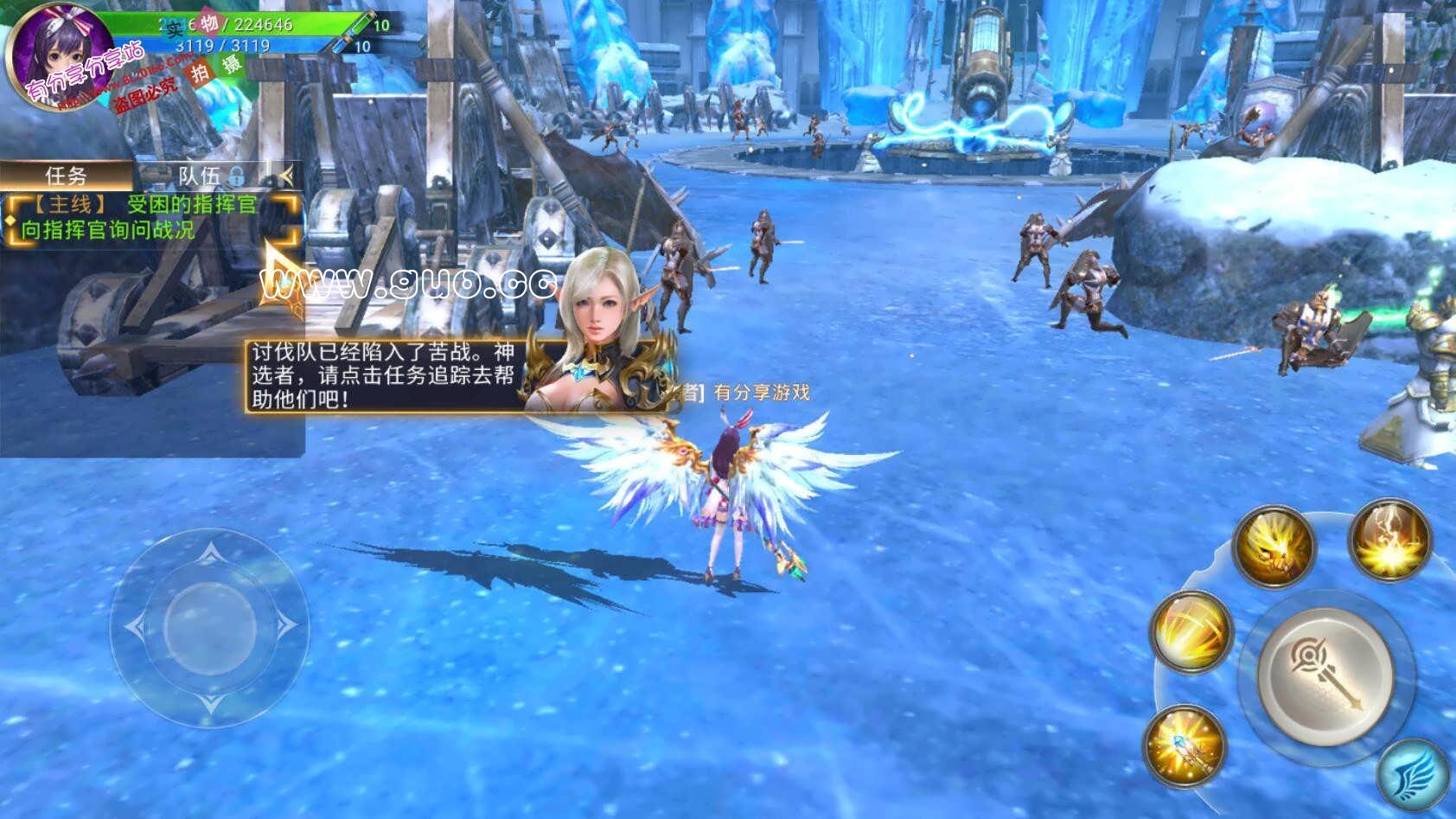Activate the golden beast head skill

[1273, 546]
